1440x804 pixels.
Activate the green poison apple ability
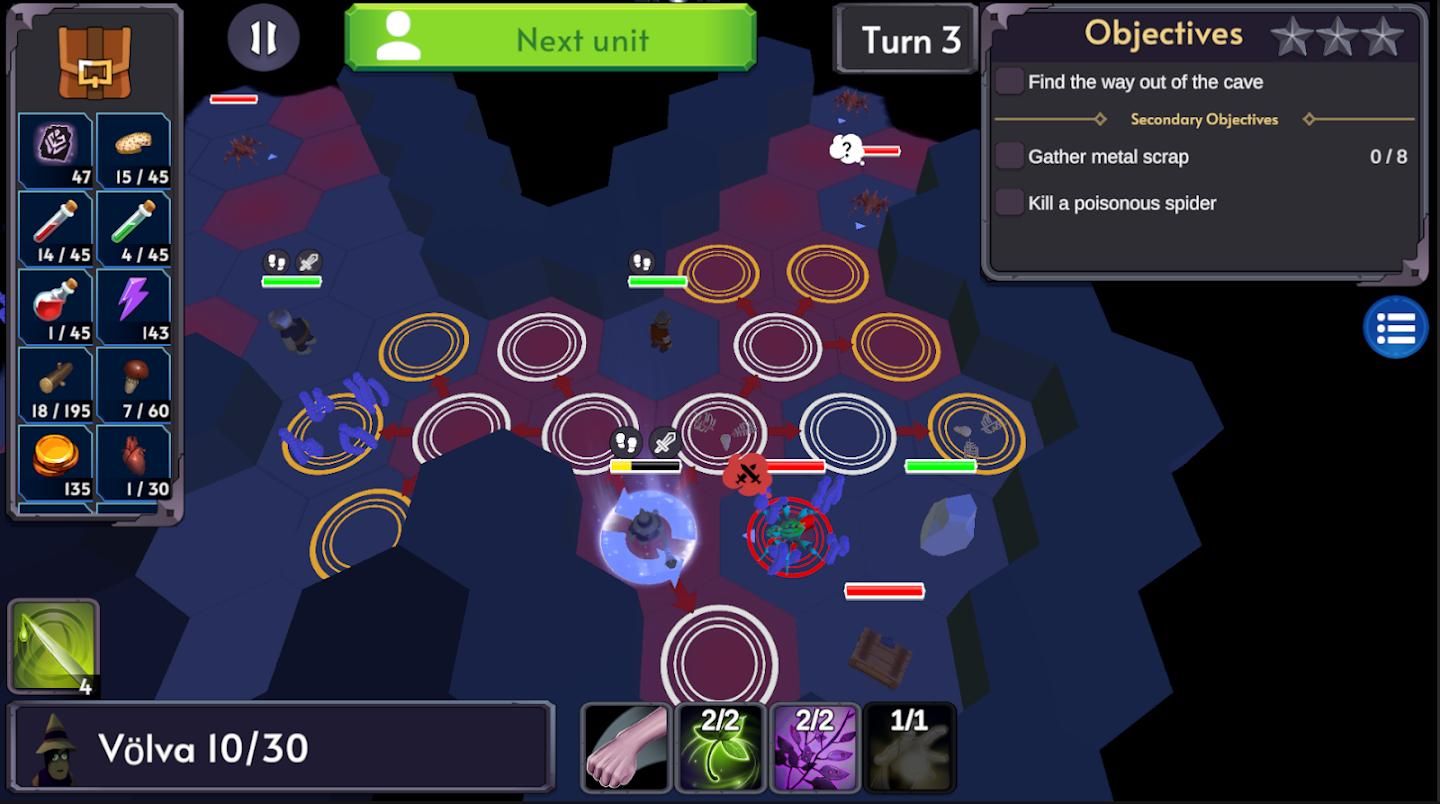[x=720, y=748]
